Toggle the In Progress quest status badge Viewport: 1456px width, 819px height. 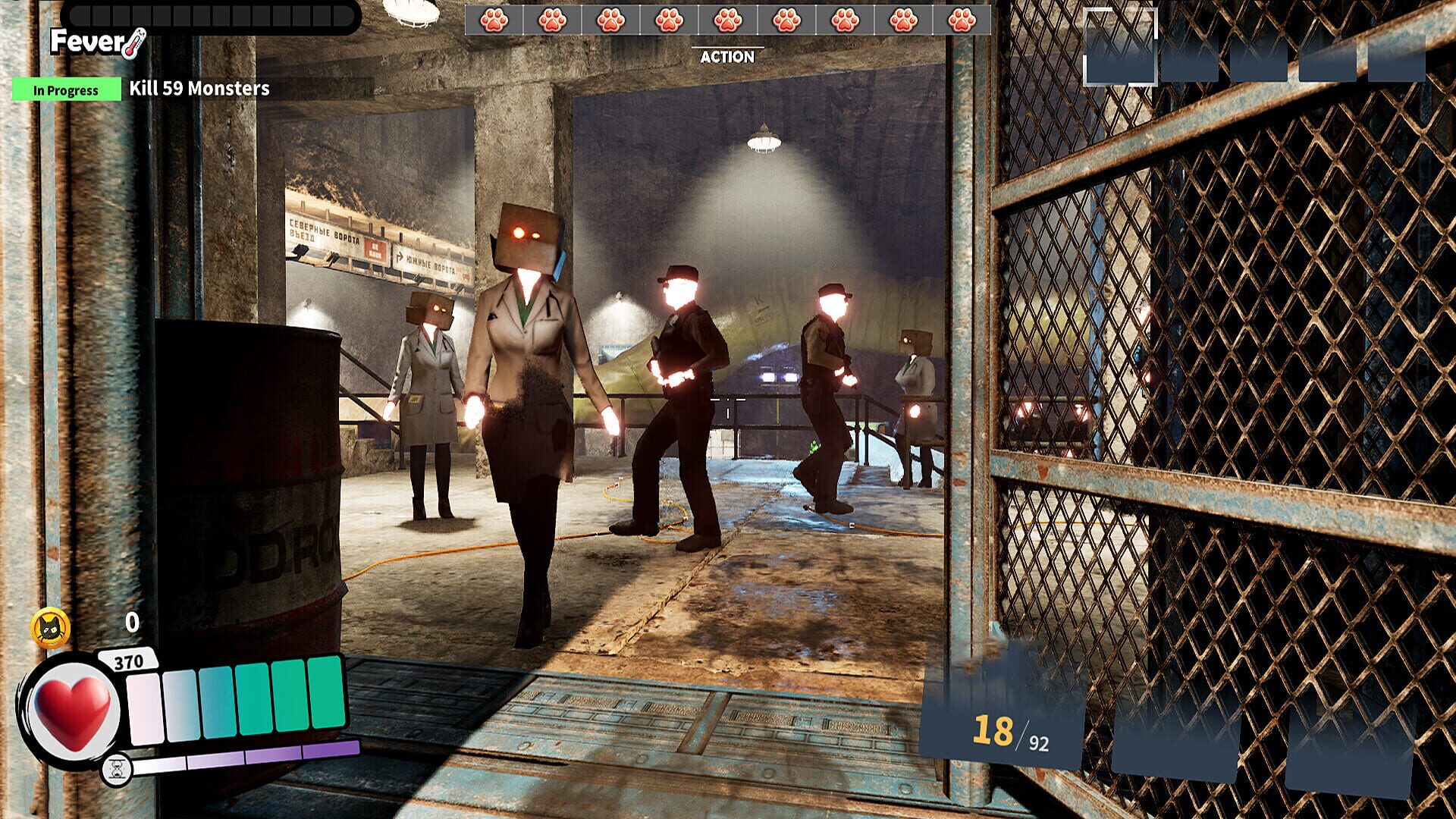67,89
